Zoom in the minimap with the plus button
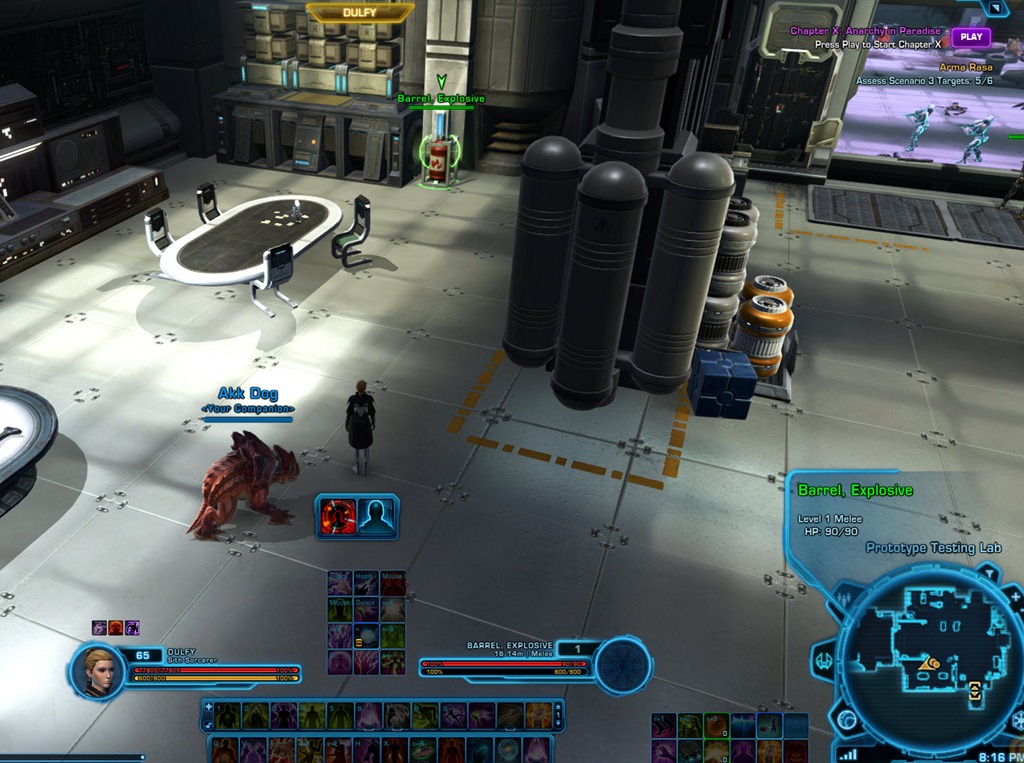Screen dimensions: 1024x763 click(1015, 597)
